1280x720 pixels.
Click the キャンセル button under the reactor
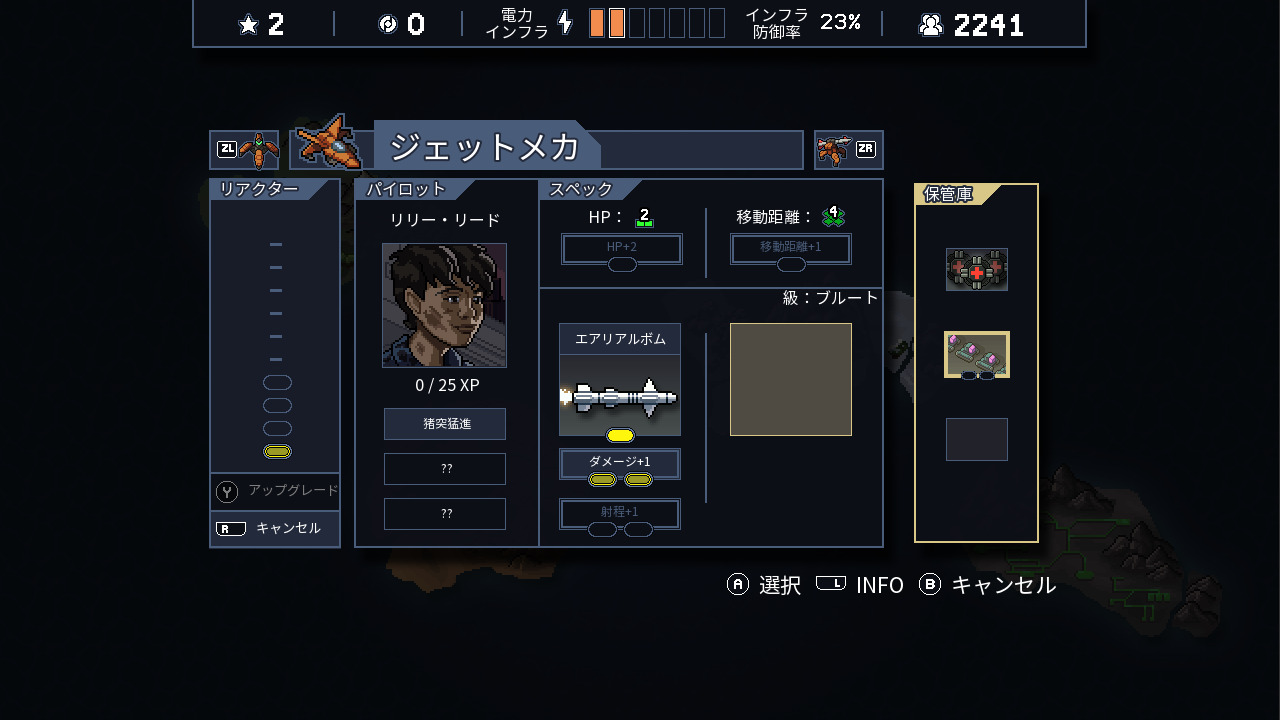[x=275, y=528]
